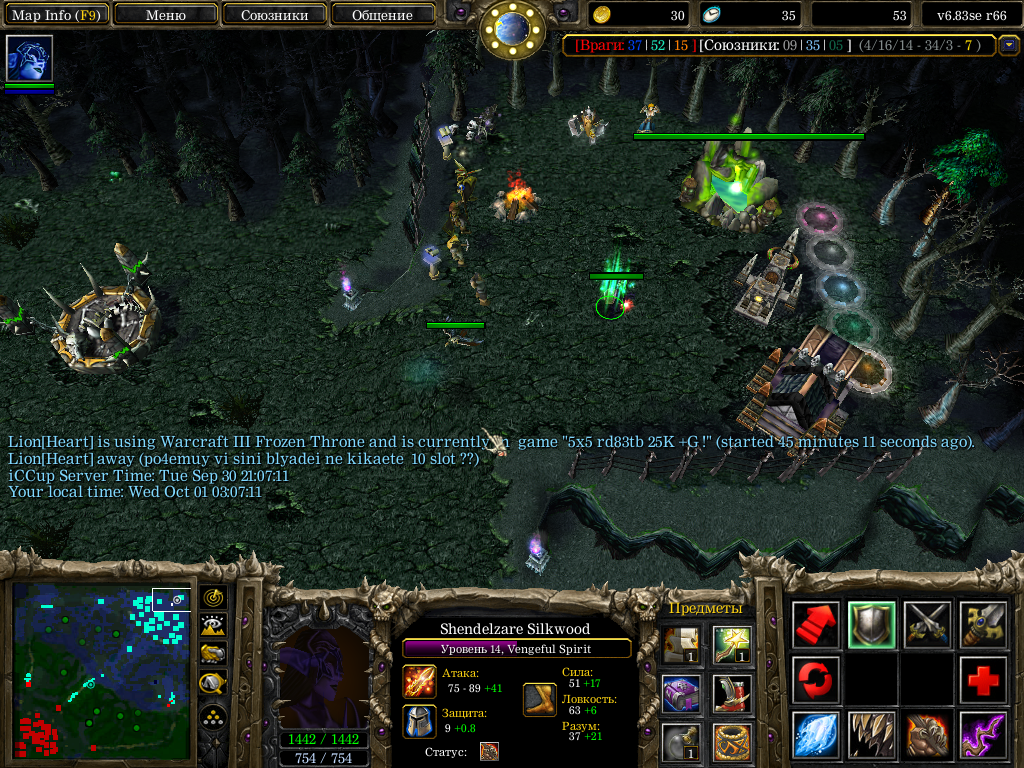Screen dimensions: 1024x768
Task: Cast the blue Magic Missile ability
Action: tap(816, 735)
